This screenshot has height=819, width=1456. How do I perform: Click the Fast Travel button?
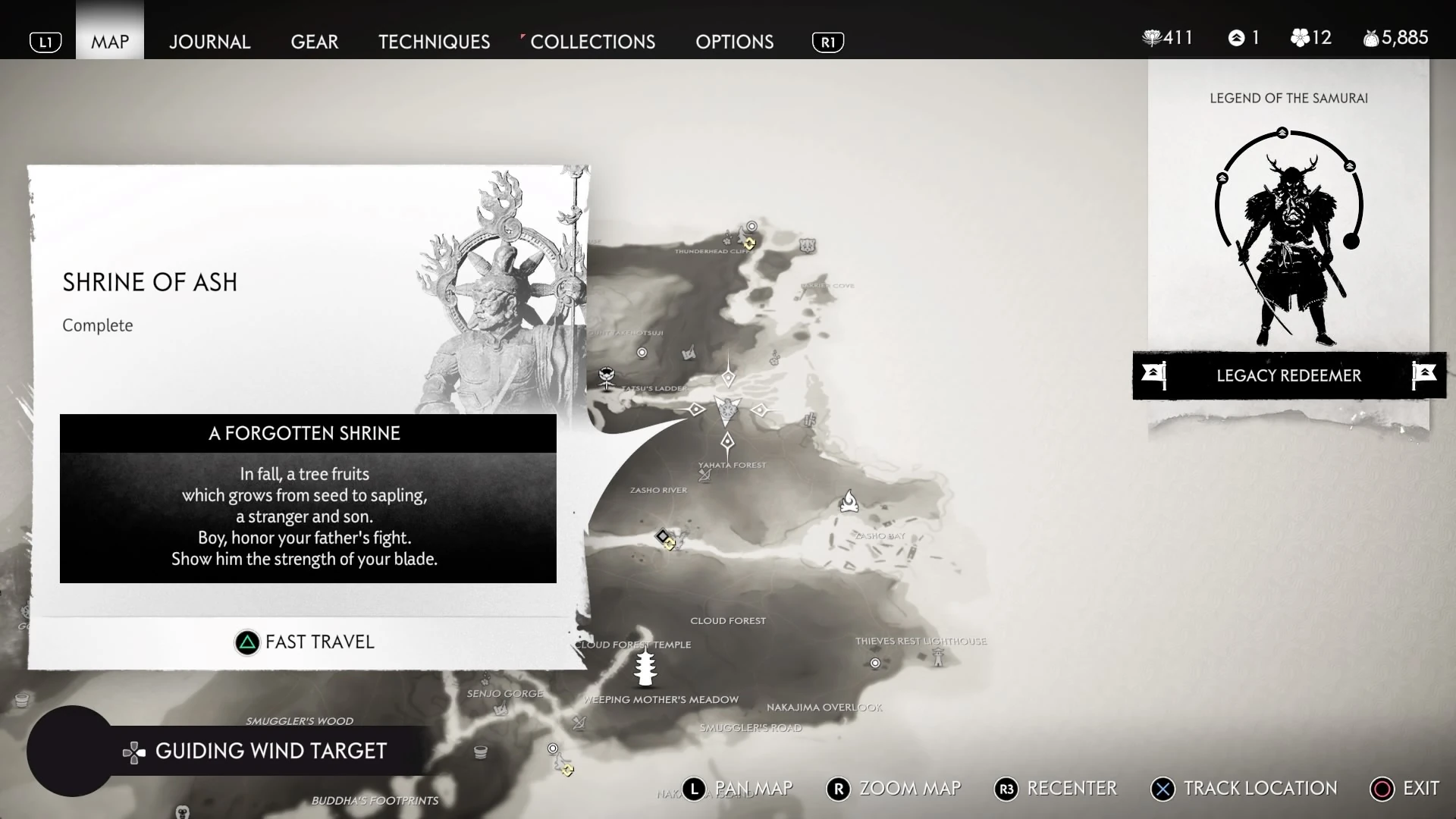(304, 642)
